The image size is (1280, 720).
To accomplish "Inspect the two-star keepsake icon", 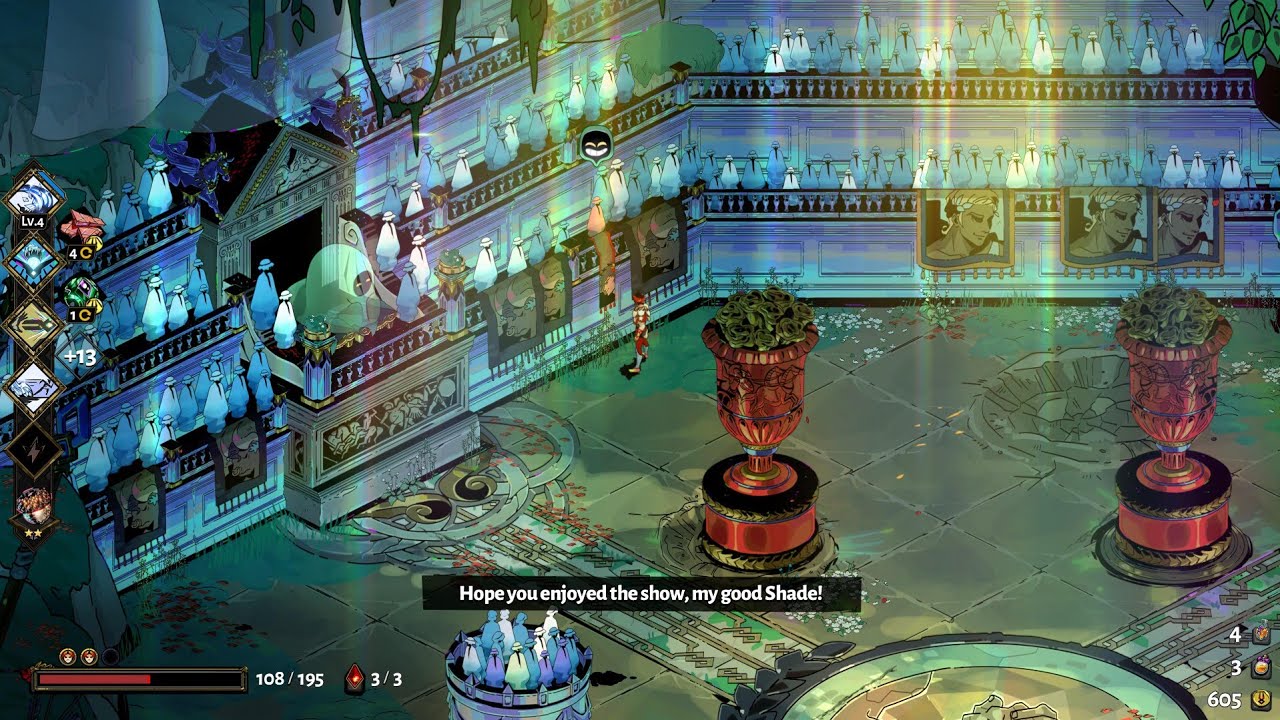I will [x=35, y=507].
